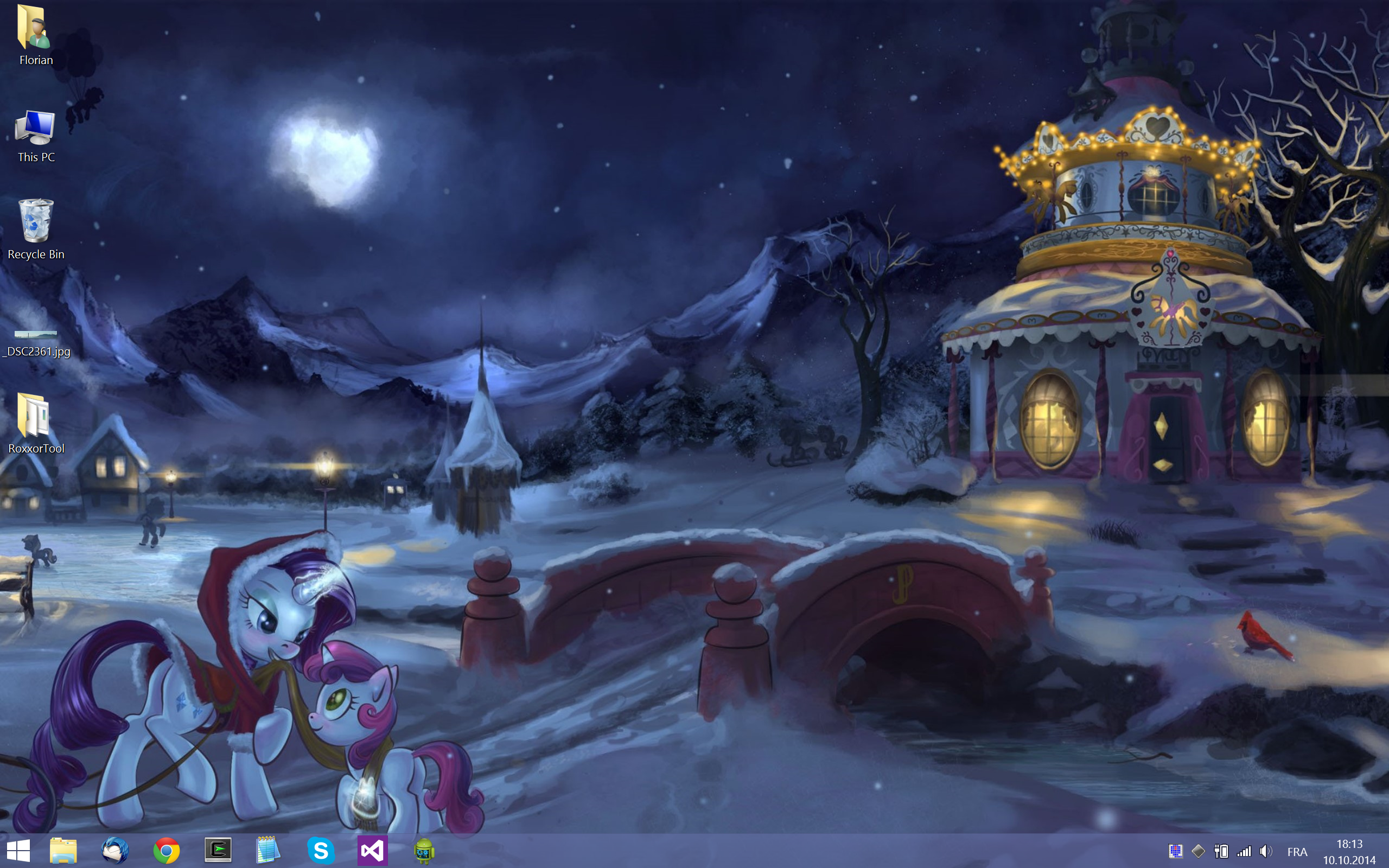This screenshot has width=1389, height=868.
Task: Open the Windows Start button
Action: tap(18, 850)
